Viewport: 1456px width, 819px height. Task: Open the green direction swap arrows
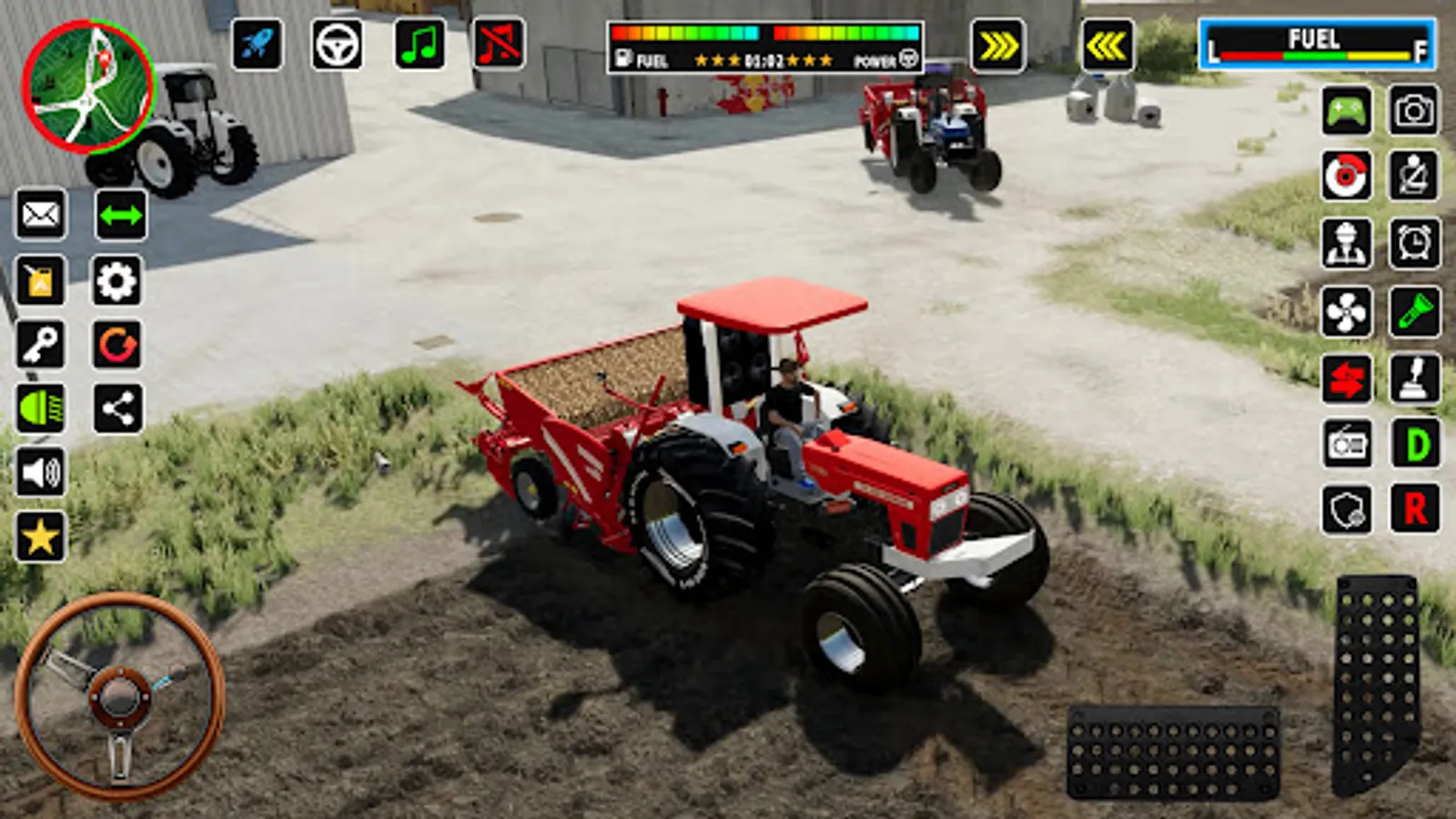point(116,215)
